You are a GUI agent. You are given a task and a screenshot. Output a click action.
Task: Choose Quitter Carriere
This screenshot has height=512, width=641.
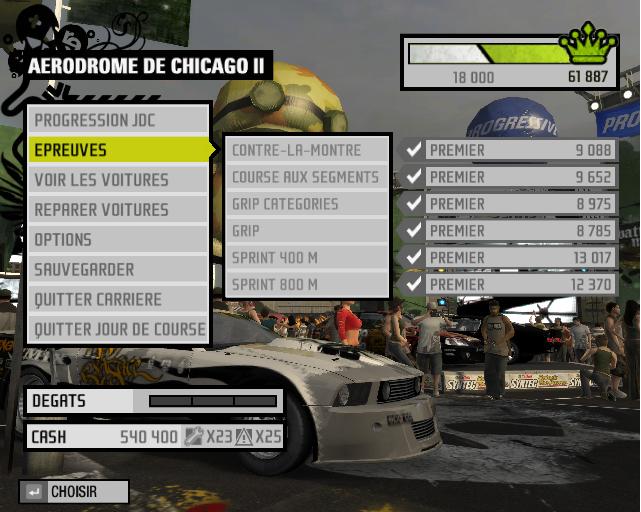(118, 299)
